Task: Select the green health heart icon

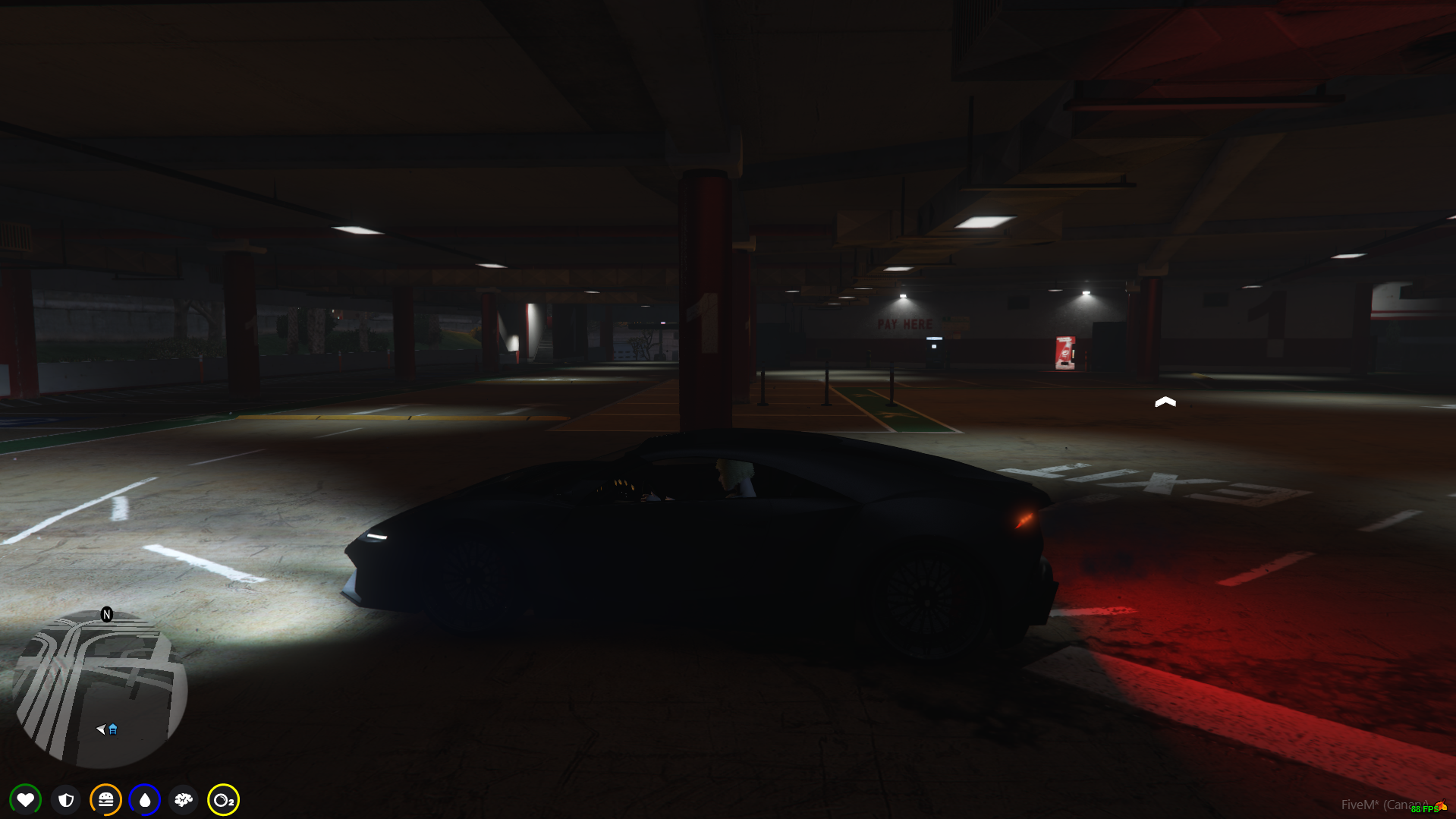Action: [25, 799]
